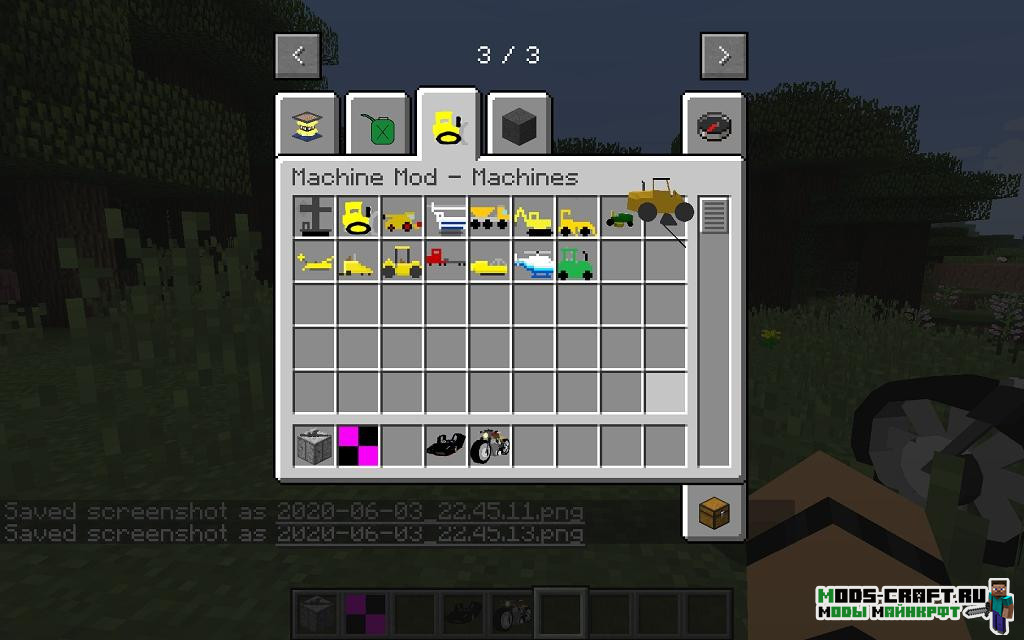Open the 22.45.13 screenshot link in chat

coord(430,533)
